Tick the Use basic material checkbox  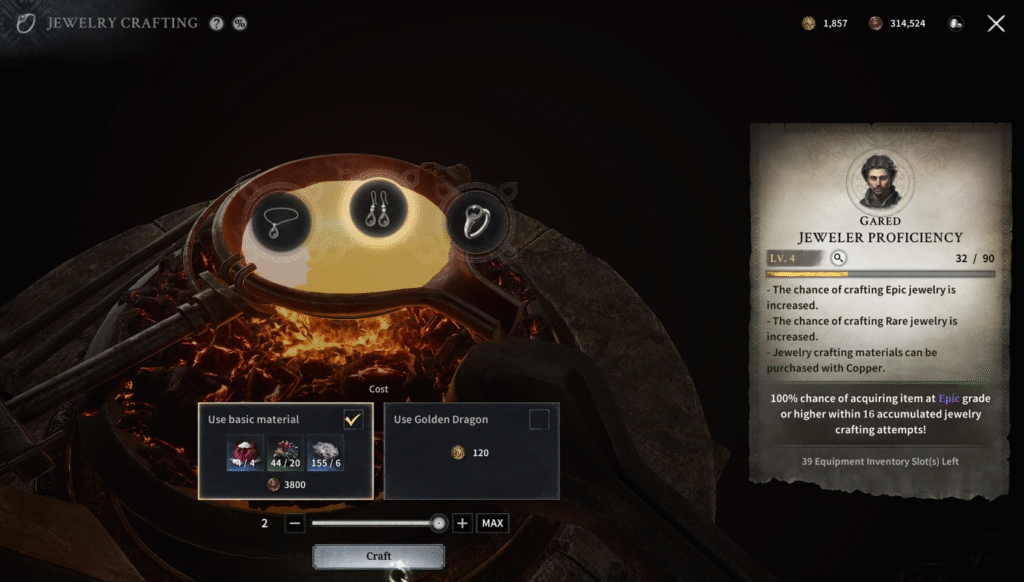pyautogui.click(x=353, y=419)
